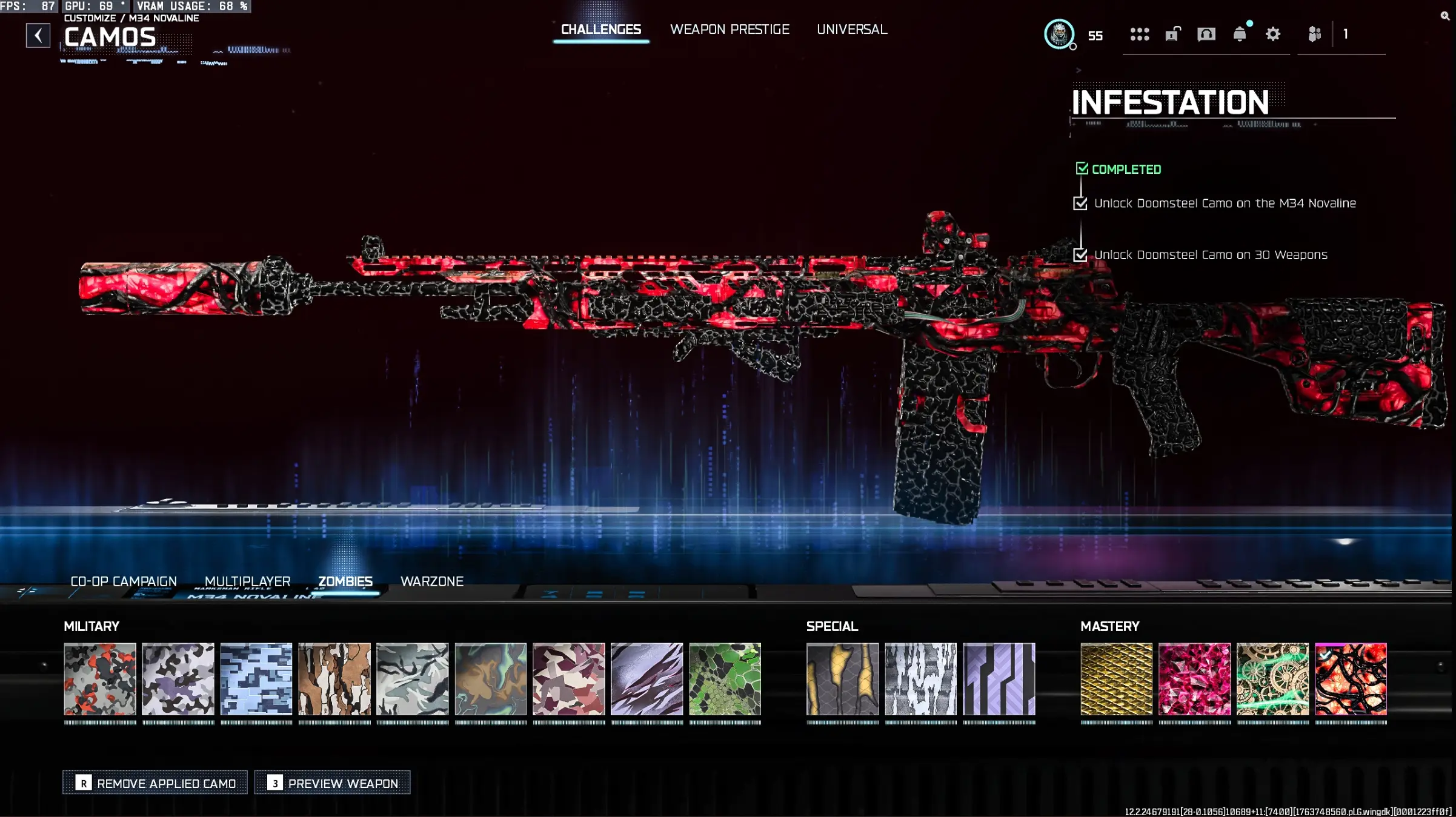Open the settings gear menu
This screenshot has width=1456, height=817.
[1272, 35]
